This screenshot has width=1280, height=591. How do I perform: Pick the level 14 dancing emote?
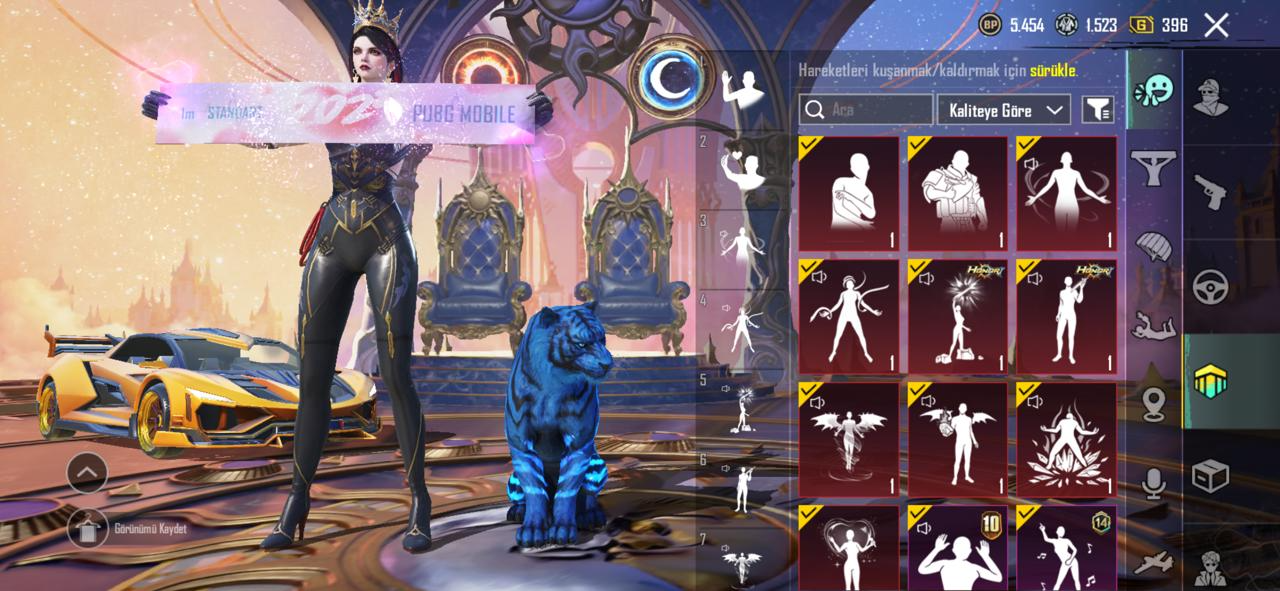1067,548
